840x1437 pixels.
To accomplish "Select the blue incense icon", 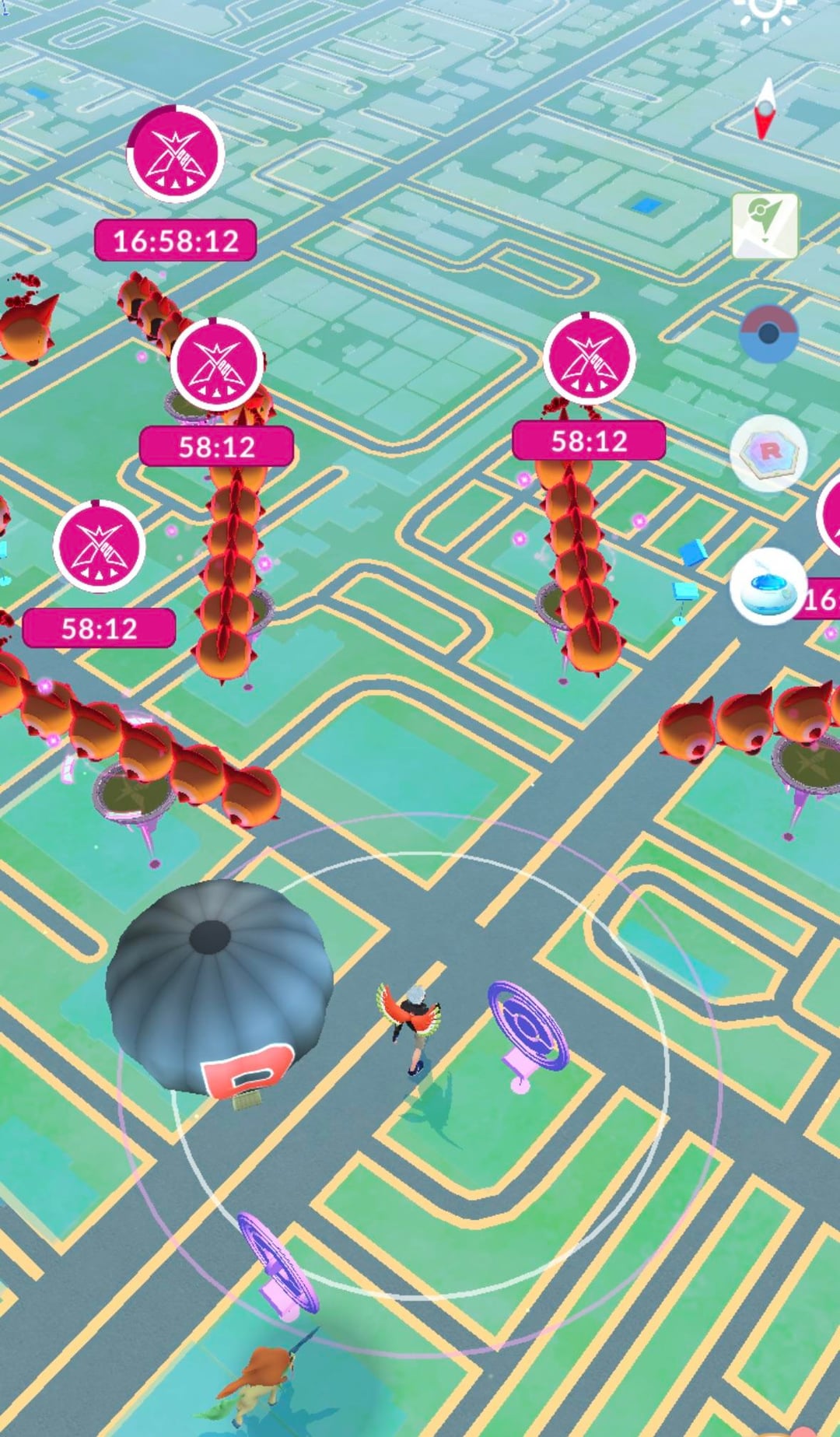I will coord(768,586).
